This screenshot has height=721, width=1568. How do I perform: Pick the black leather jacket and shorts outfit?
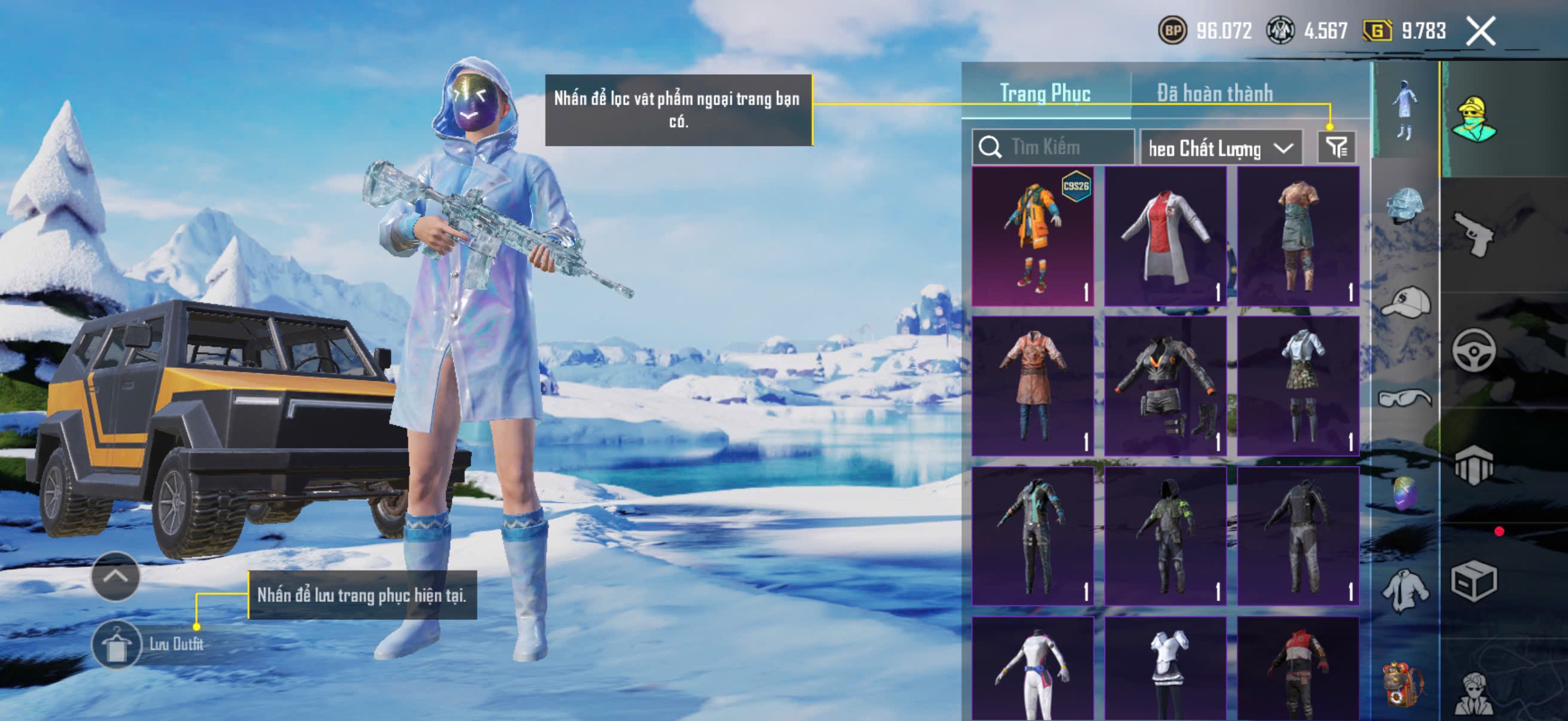(1165, 386)
